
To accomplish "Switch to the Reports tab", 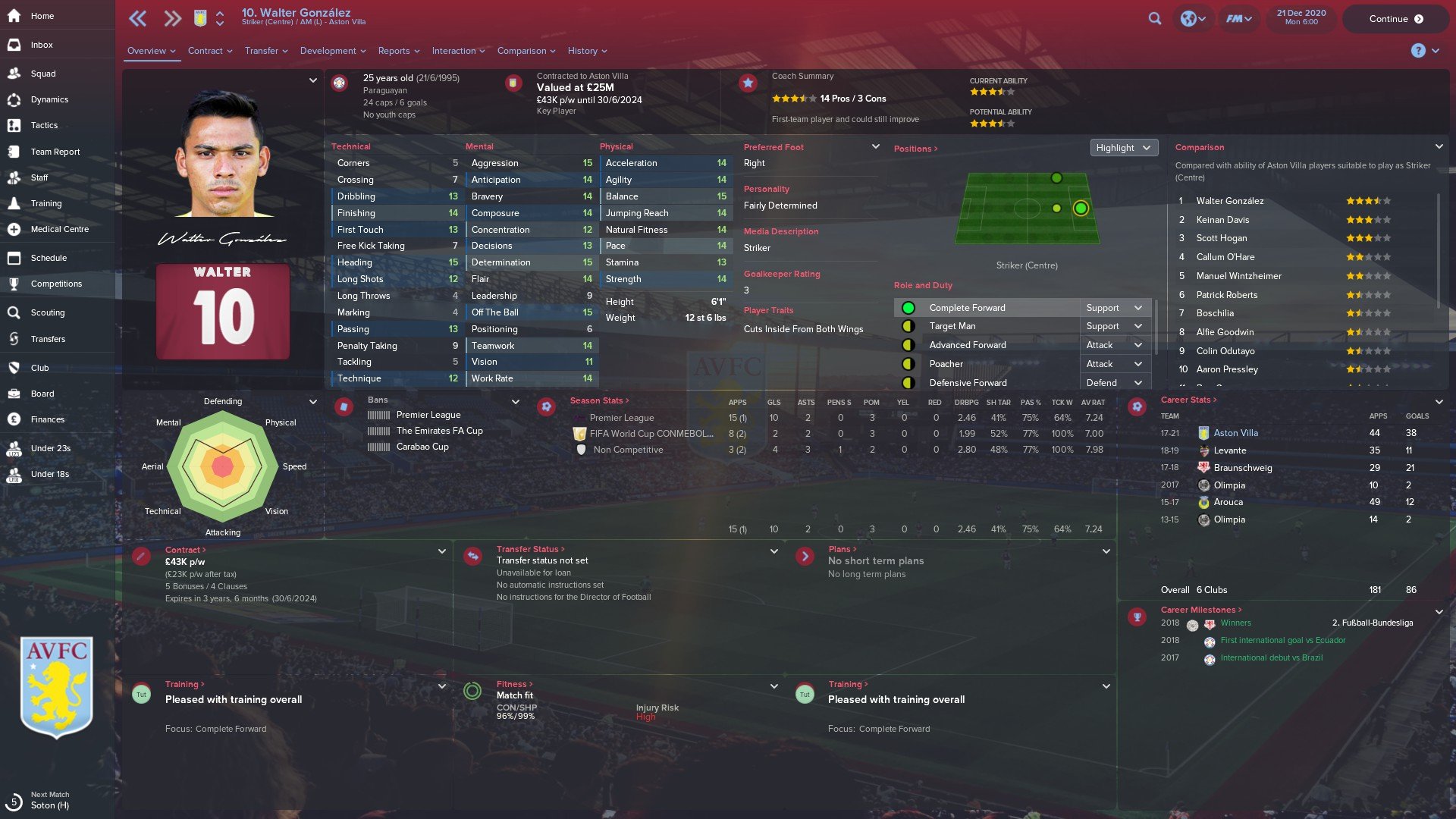I will [x=399, y=51].
